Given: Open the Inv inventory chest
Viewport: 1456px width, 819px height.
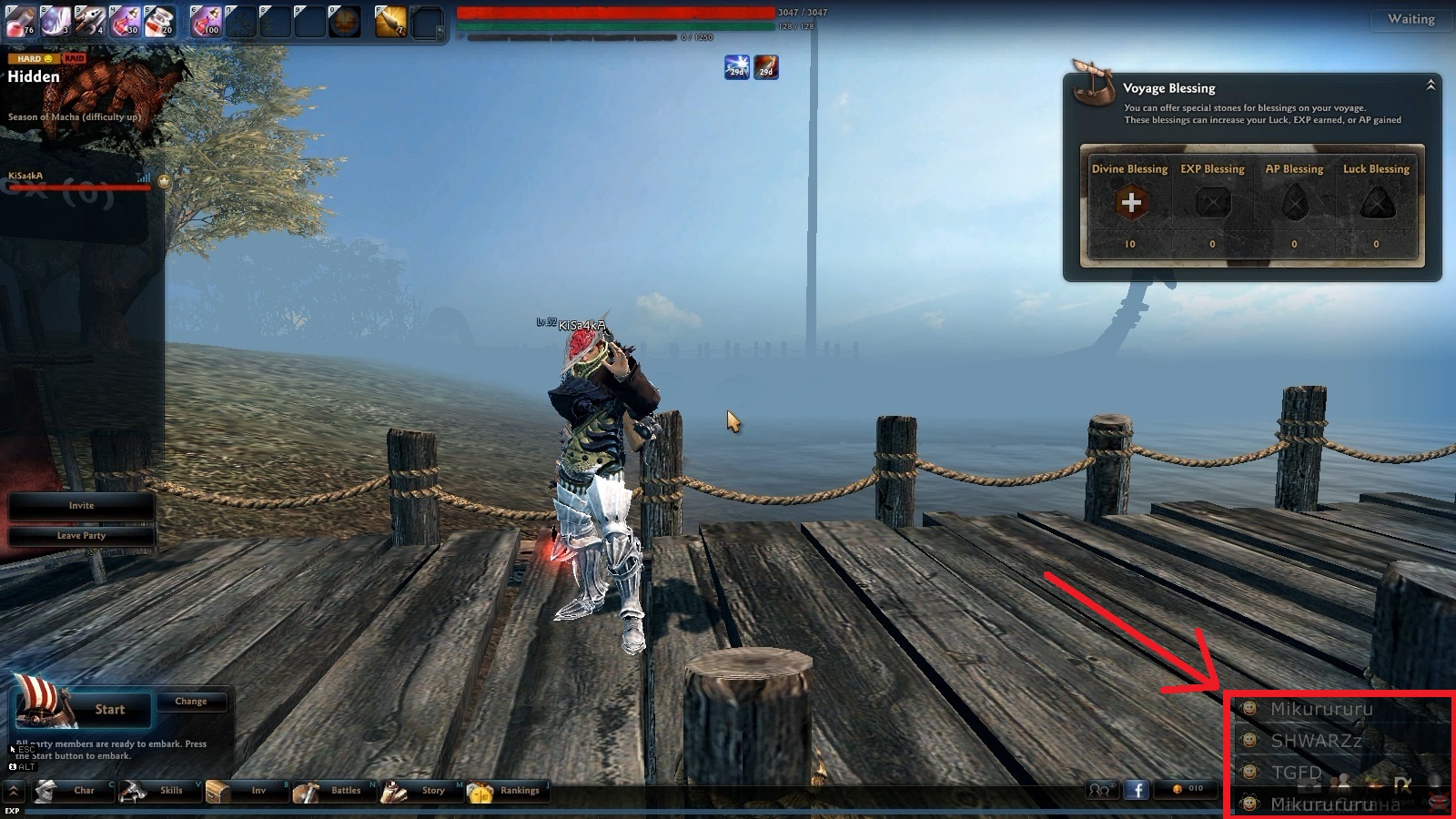Looking at the screenshot, I should (x=248, y=791).
